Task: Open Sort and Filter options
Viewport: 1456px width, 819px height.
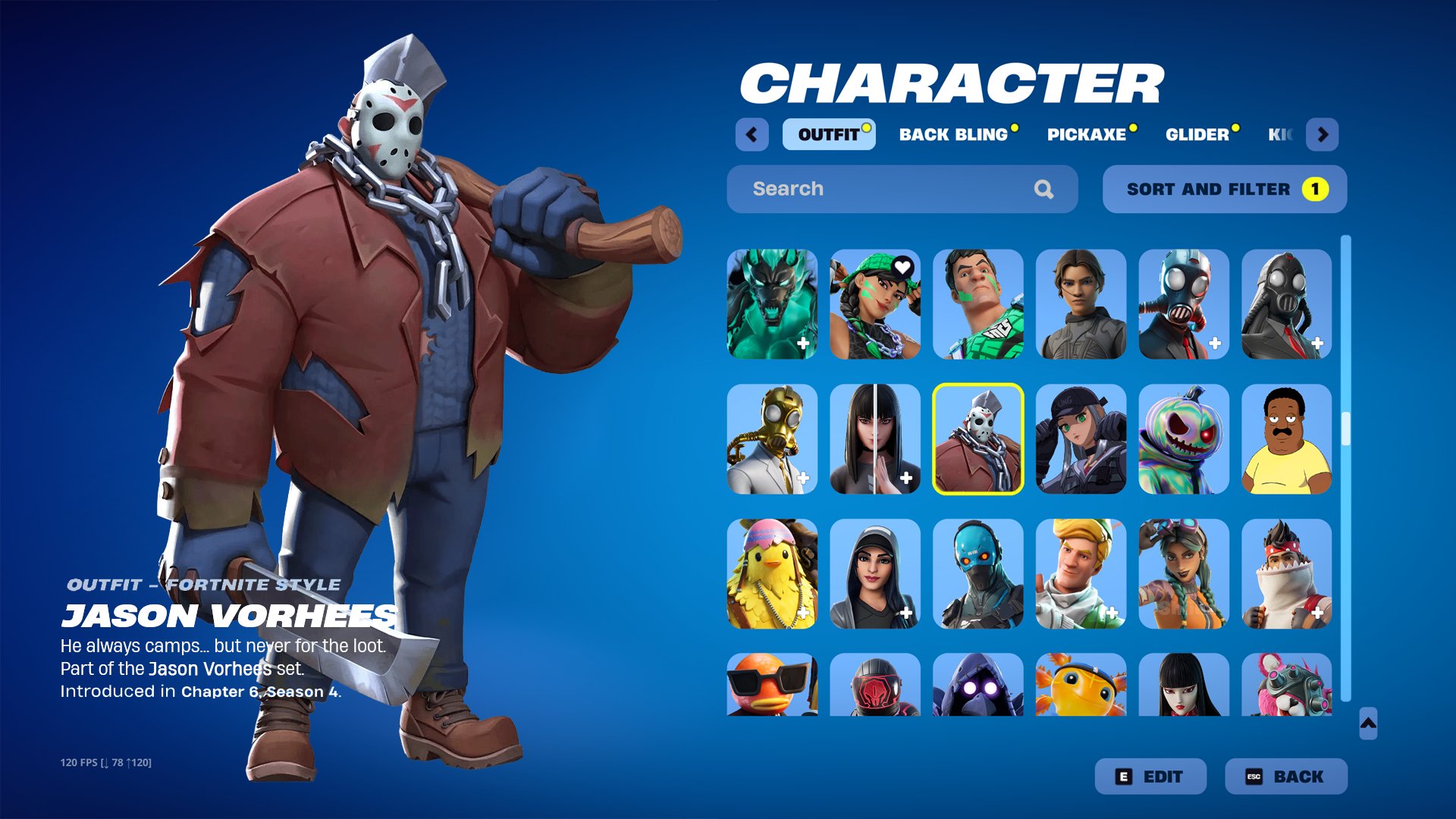Action: click(x=1224, y=189)
